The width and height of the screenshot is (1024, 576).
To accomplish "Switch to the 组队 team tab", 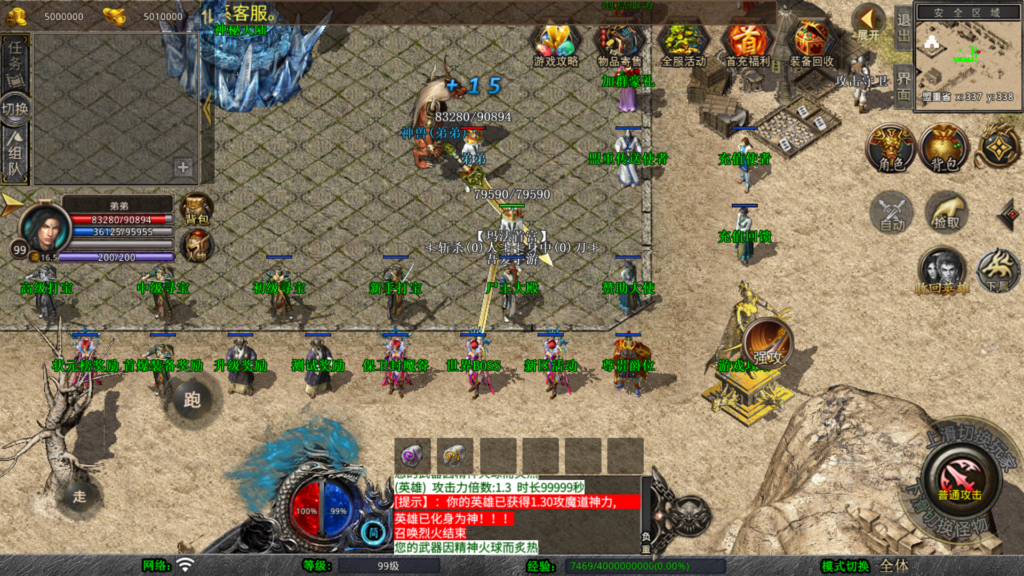I will [x=15, y=157].
